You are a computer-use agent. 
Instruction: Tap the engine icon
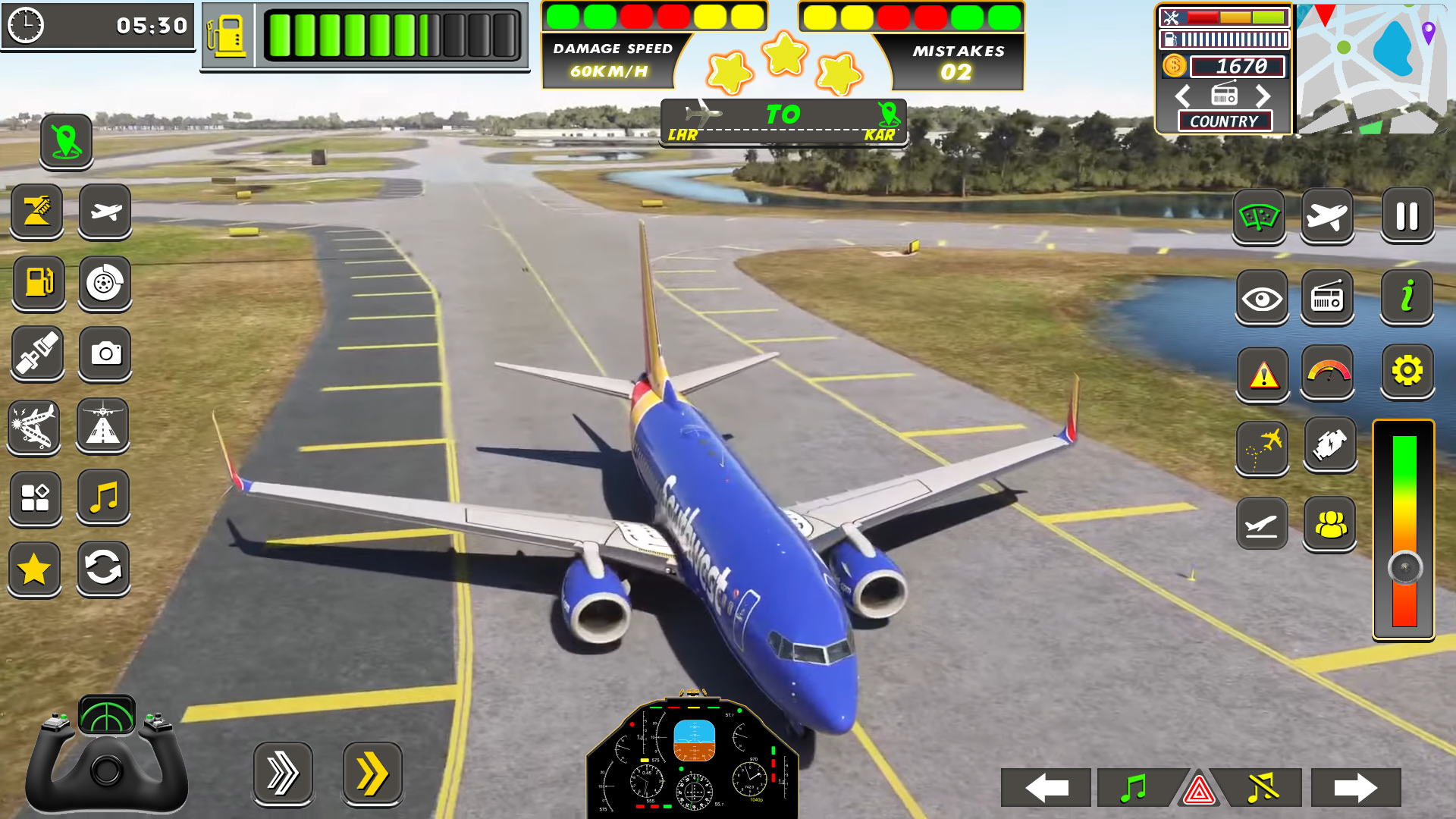point(1329,446)
